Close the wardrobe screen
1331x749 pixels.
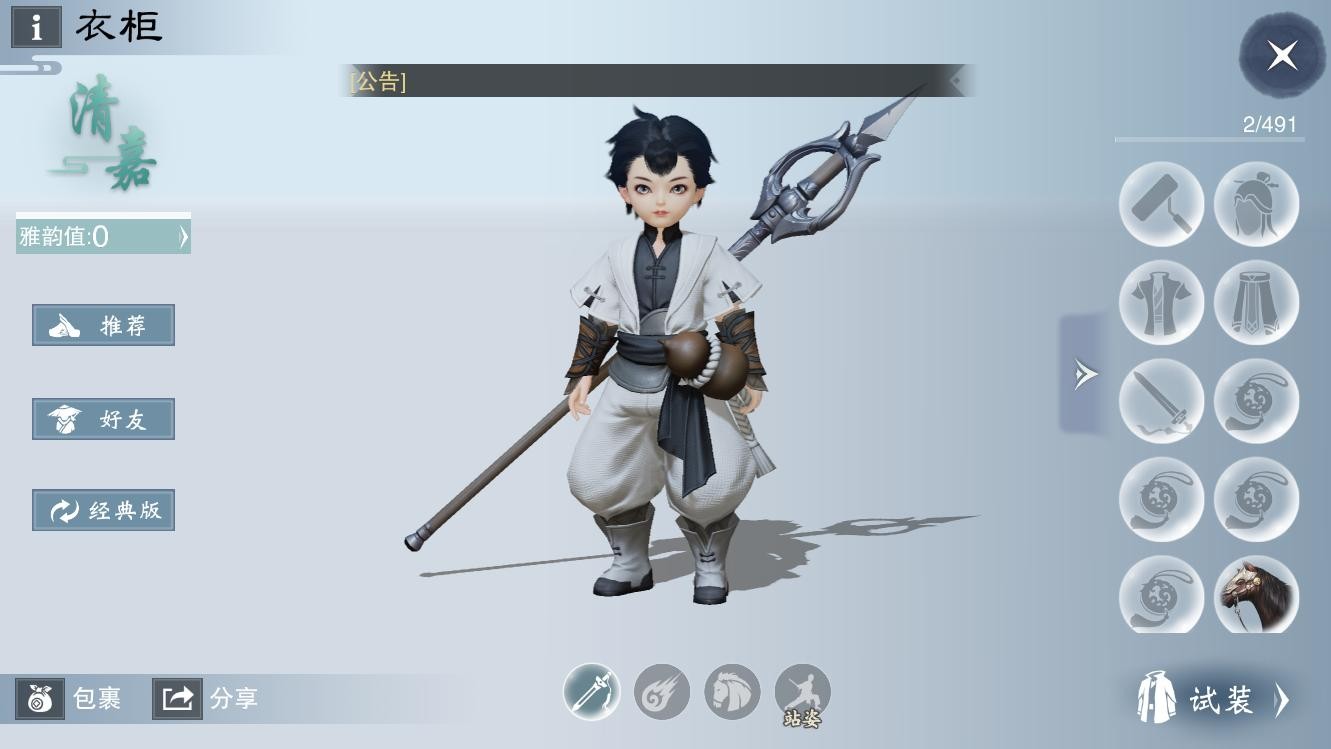(1282, 55)
